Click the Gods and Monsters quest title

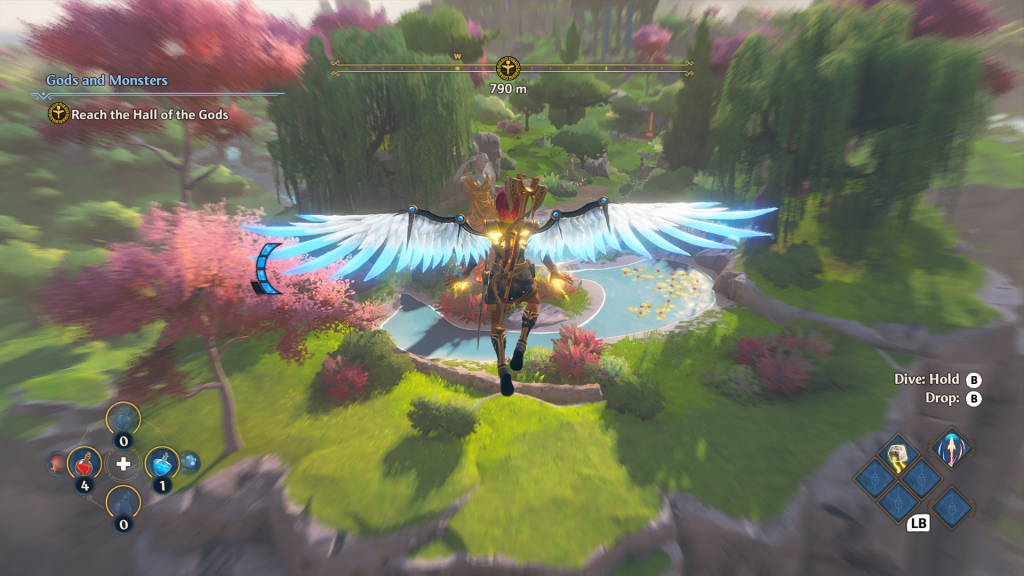click(107, 80)
